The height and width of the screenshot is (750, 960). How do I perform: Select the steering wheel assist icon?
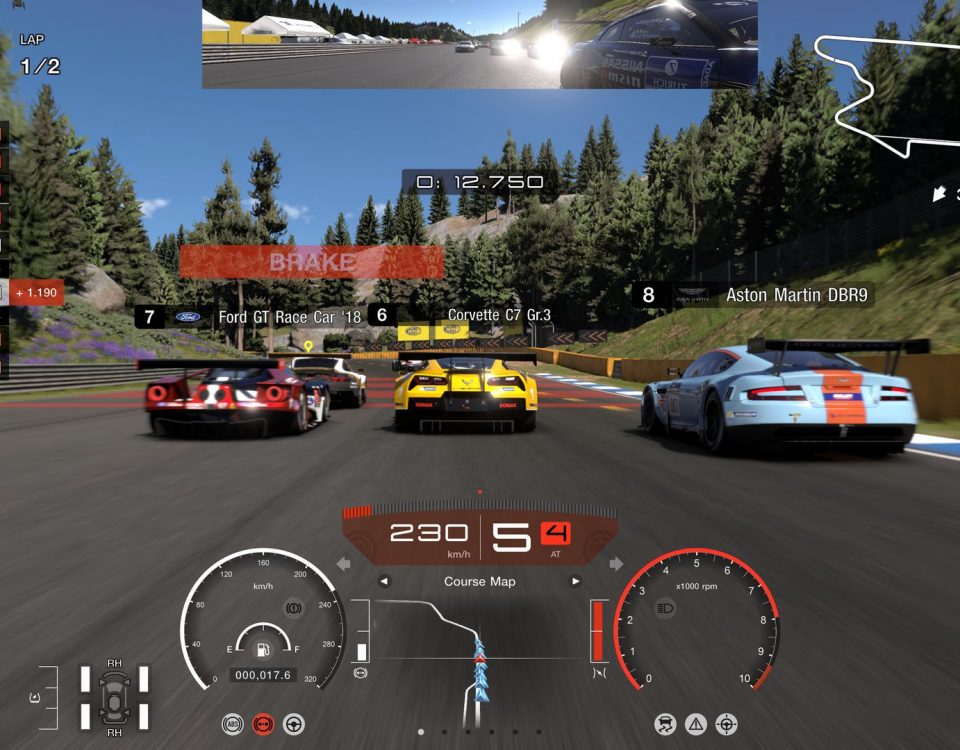[294, 724]
